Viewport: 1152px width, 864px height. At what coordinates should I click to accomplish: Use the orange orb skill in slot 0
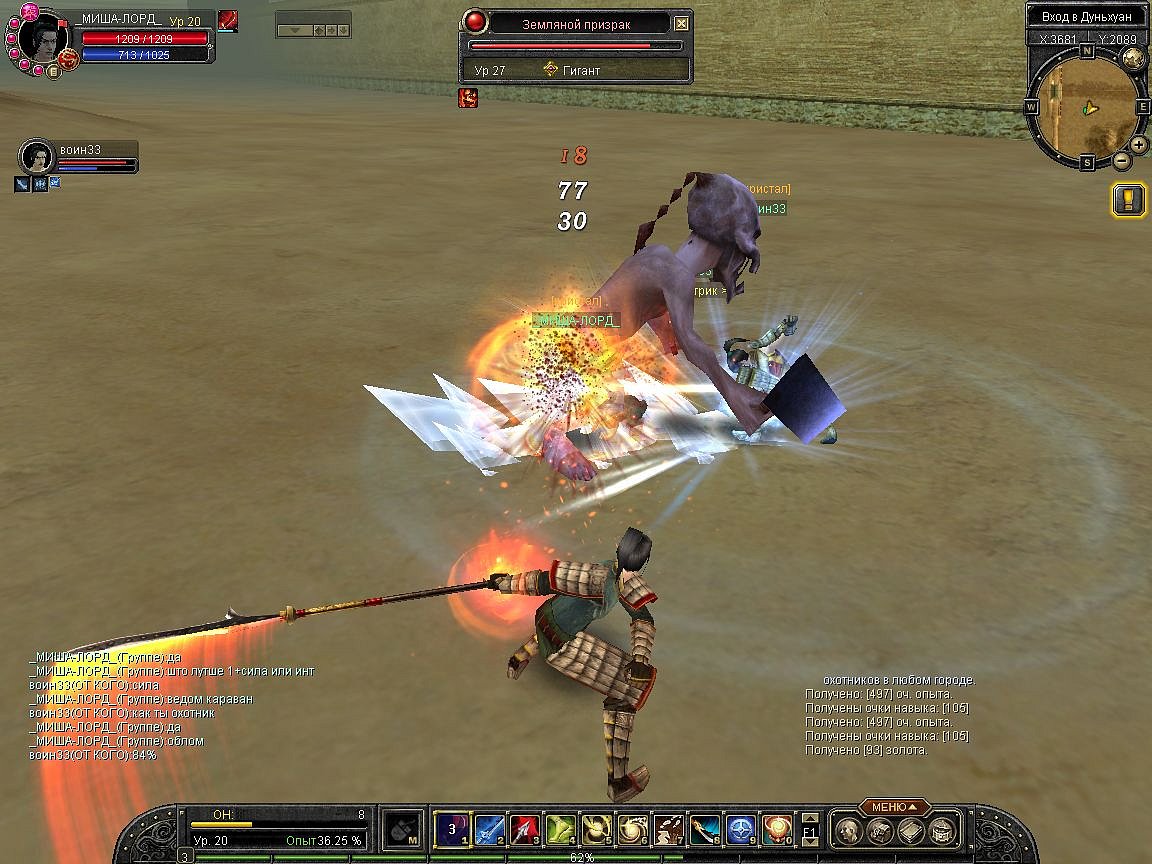(x=777, y=828)
